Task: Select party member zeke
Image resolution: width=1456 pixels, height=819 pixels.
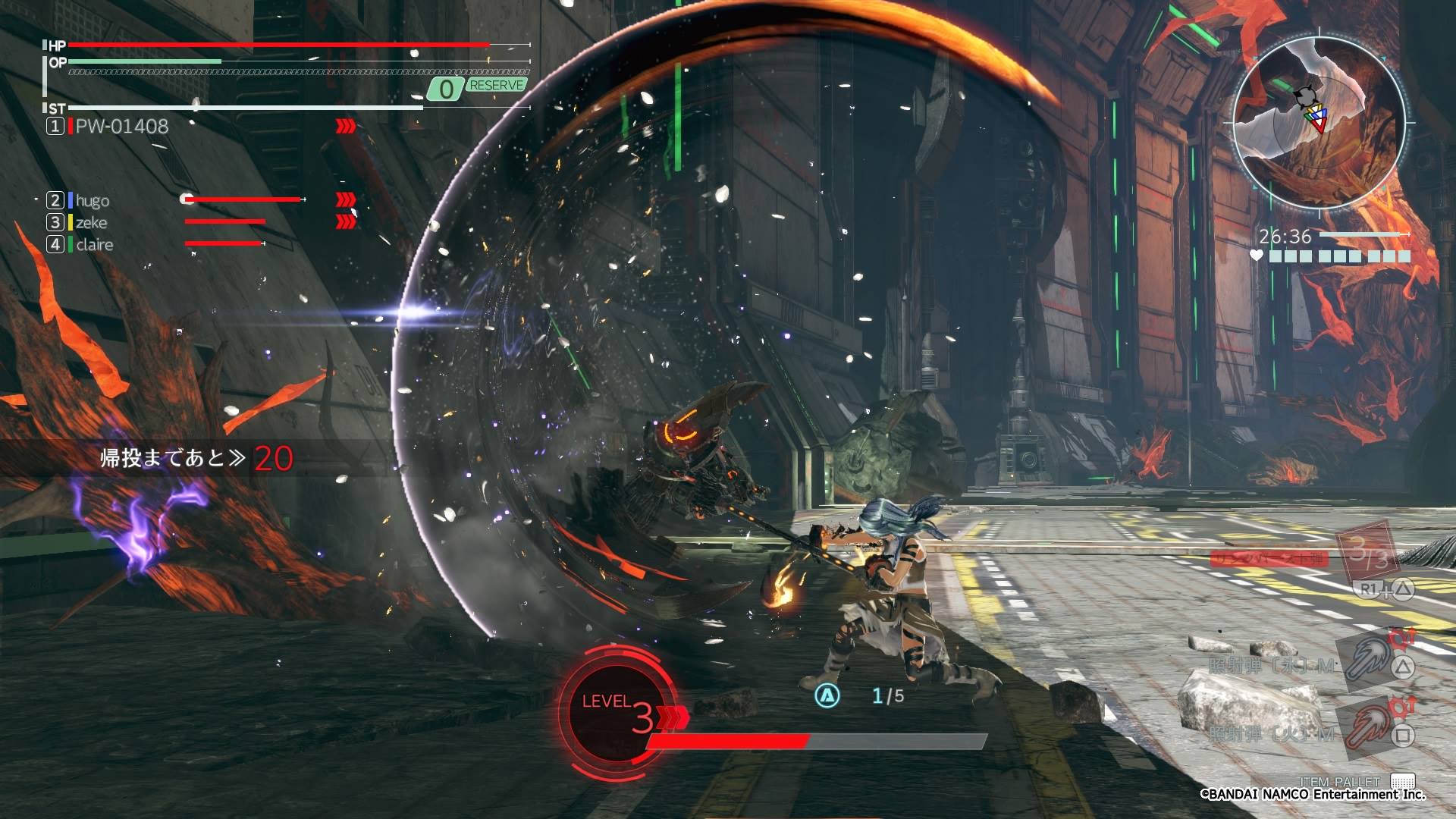Action: coord(91,222)
